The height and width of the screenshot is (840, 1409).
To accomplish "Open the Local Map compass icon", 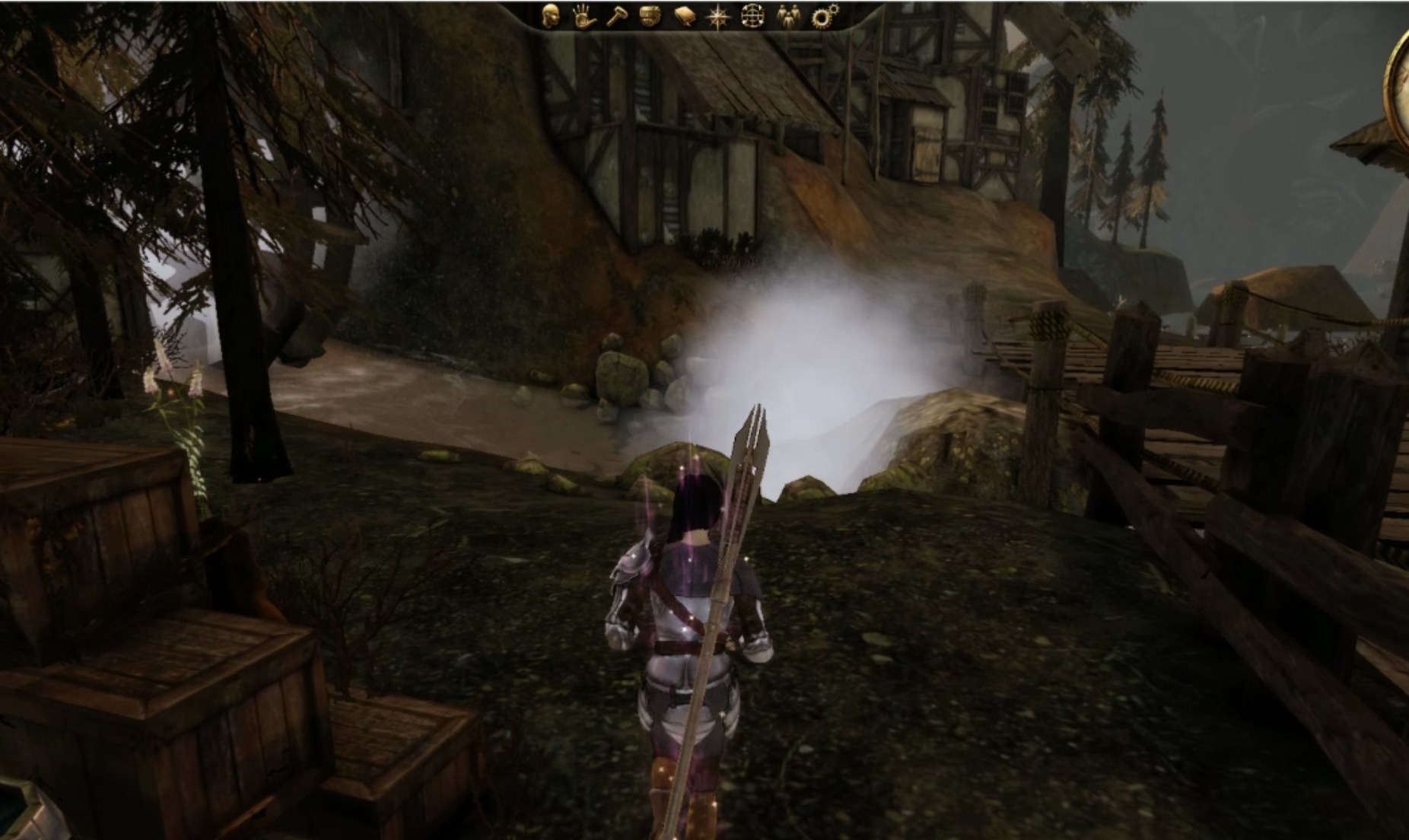I will (x=719, y=17).
